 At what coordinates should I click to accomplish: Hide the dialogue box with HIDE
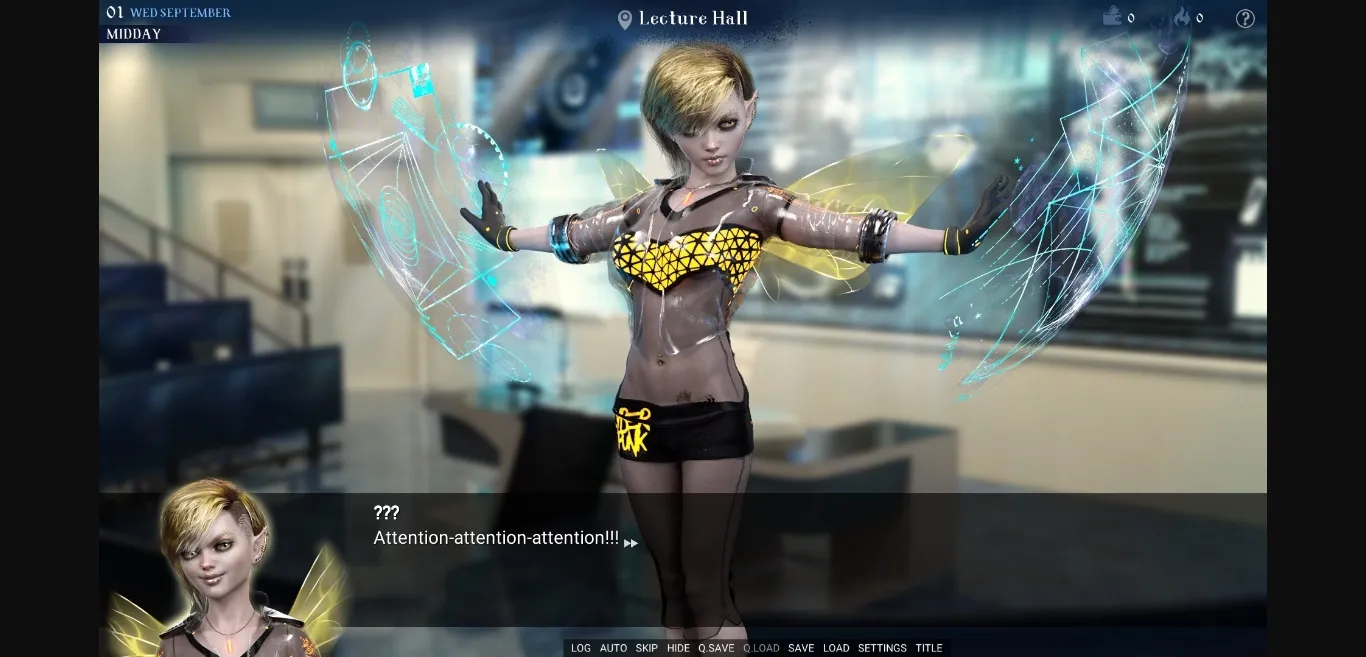tap(678, 648)
